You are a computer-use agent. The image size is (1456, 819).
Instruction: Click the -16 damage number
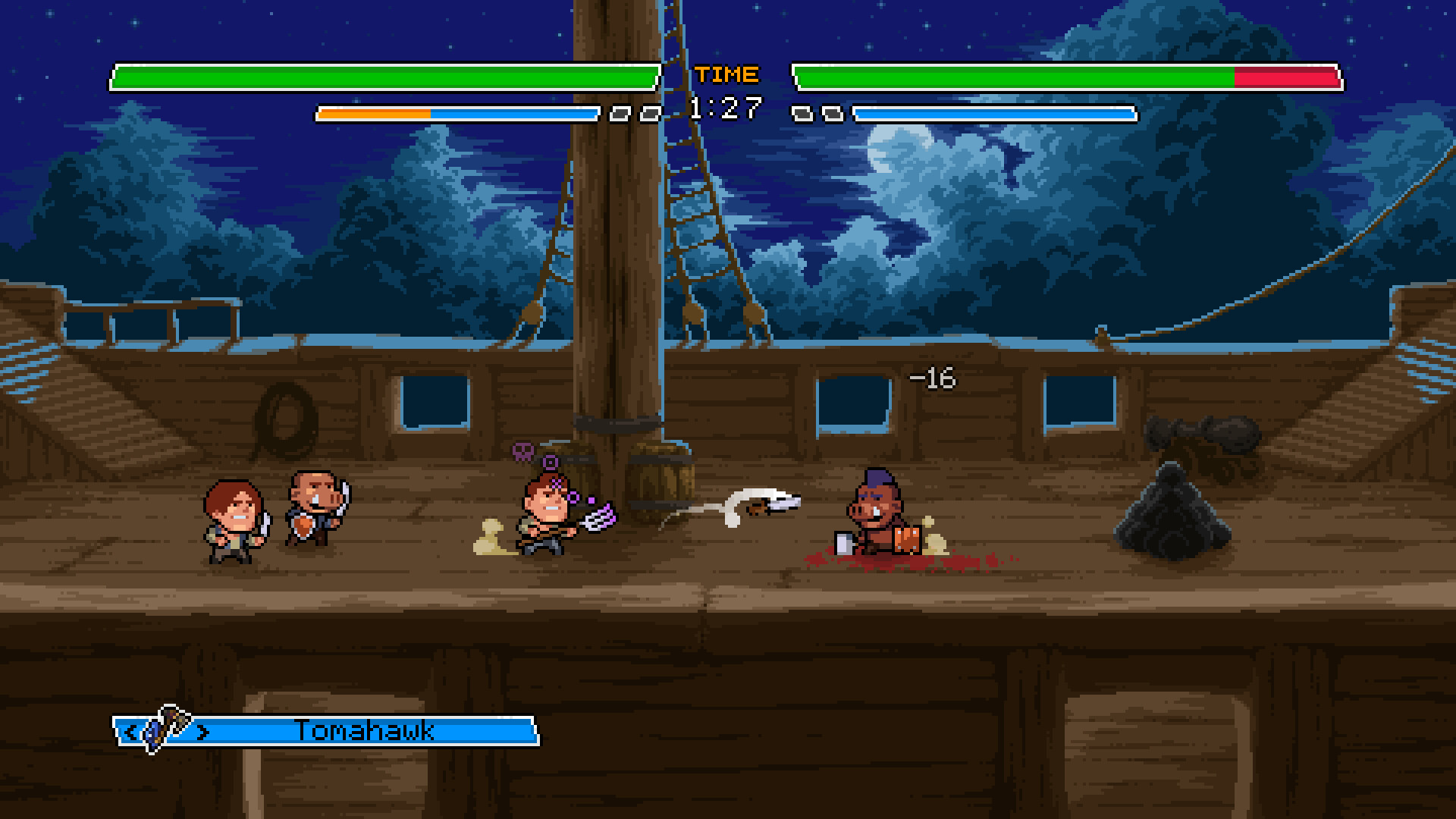932,377
